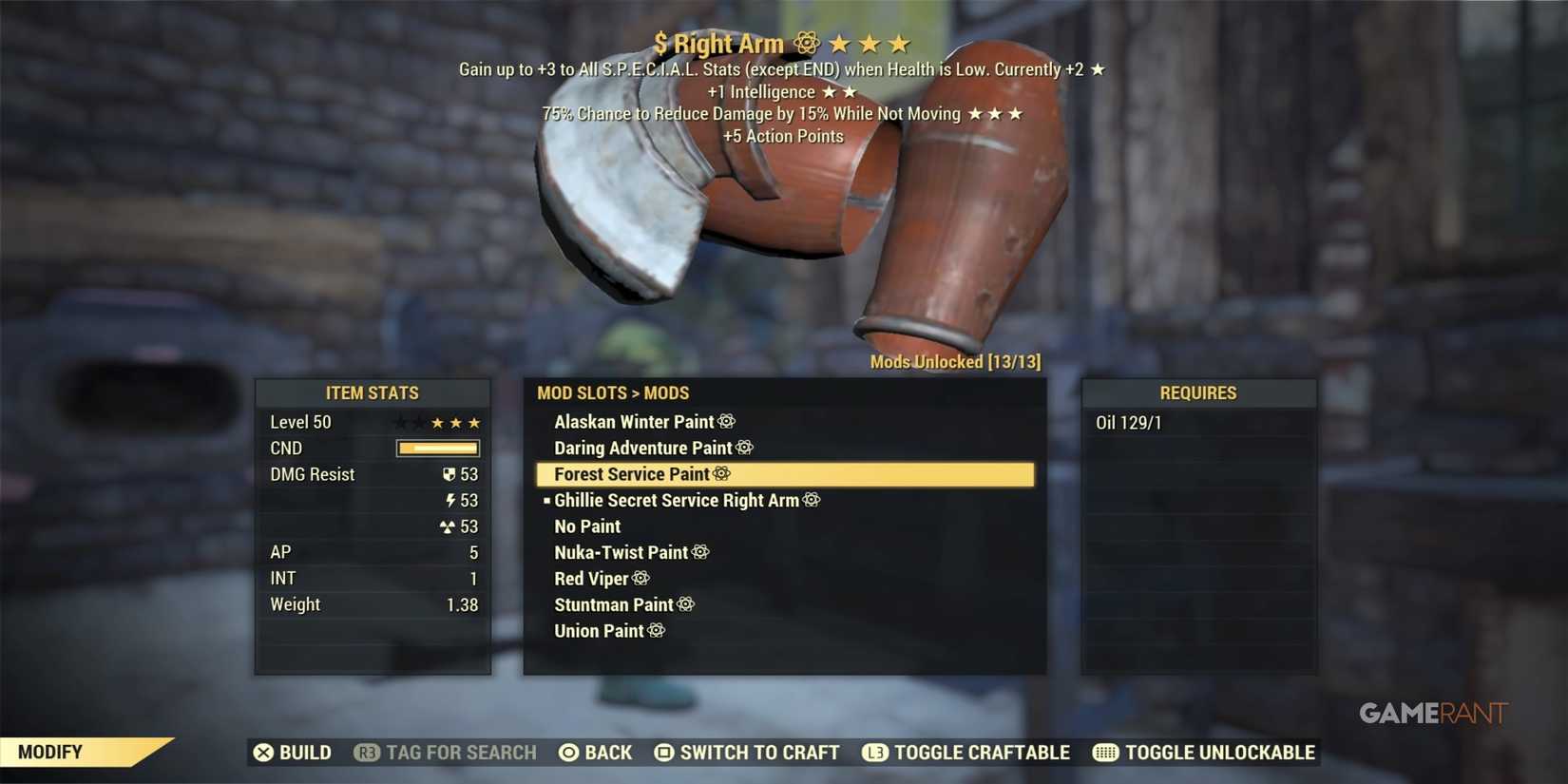Click the atom icon next to Union Paint

pyautogui.click(x=656, y=630)
